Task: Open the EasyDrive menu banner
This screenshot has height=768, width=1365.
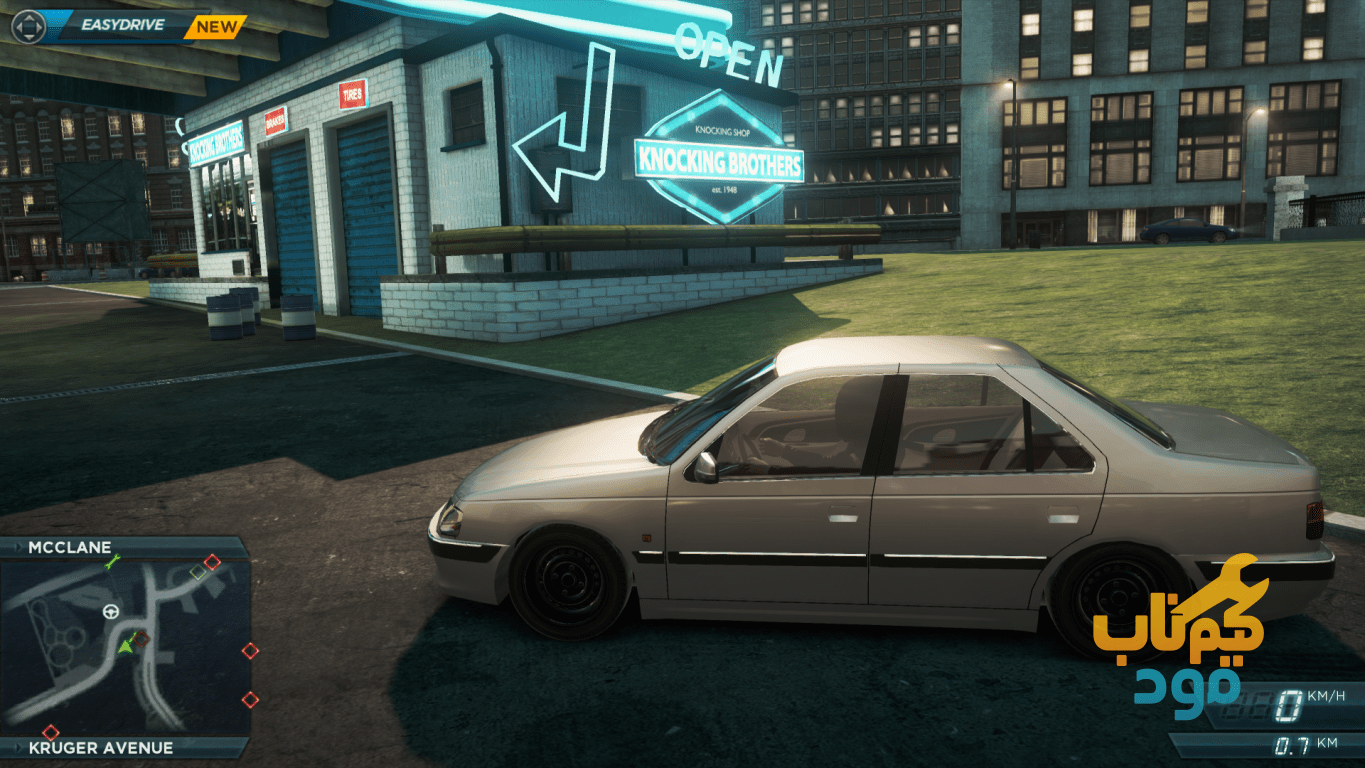Action: tap(121, 25)
